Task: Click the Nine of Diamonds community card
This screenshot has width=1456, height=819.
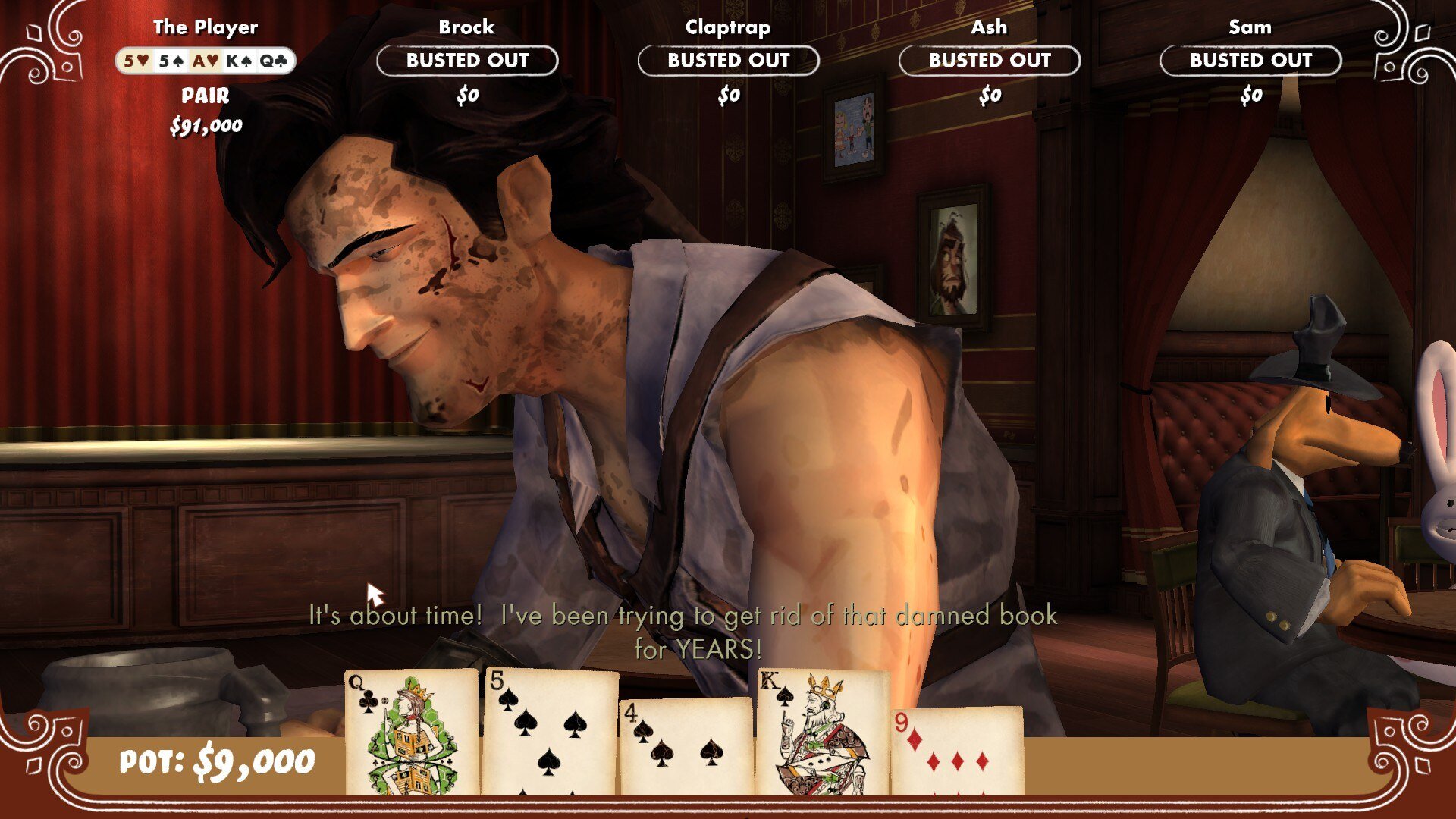Action: pos(957,751)
